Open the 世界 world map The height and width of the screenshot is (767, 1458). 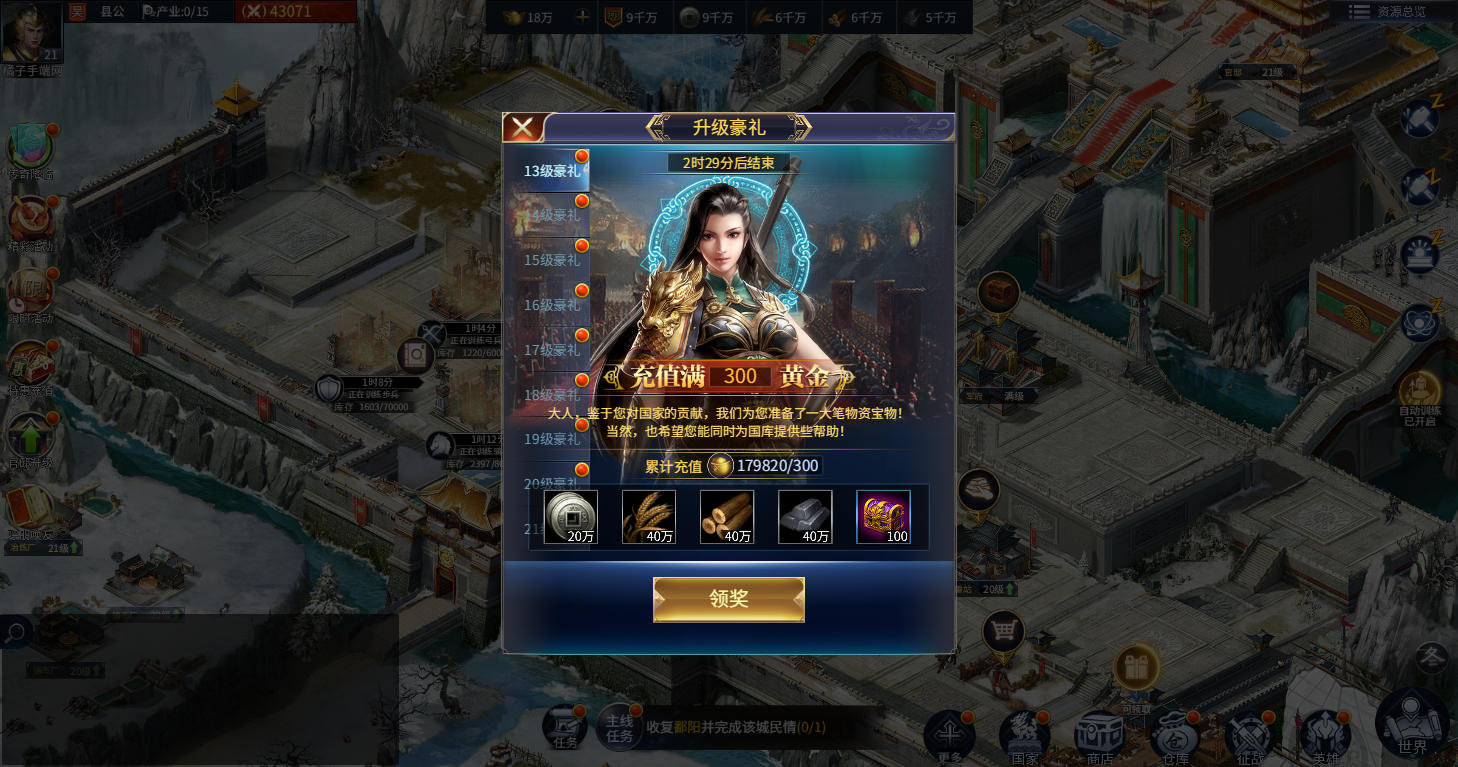tap(1412, 724)
